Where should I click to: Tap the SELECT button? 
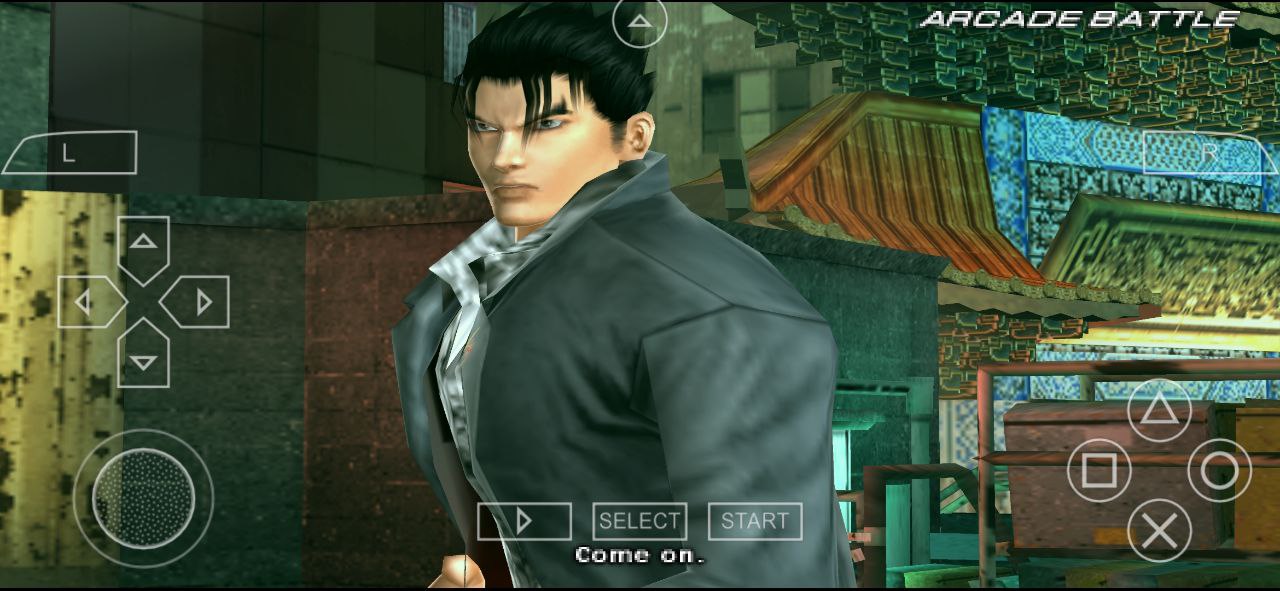(x=640, y=521)
